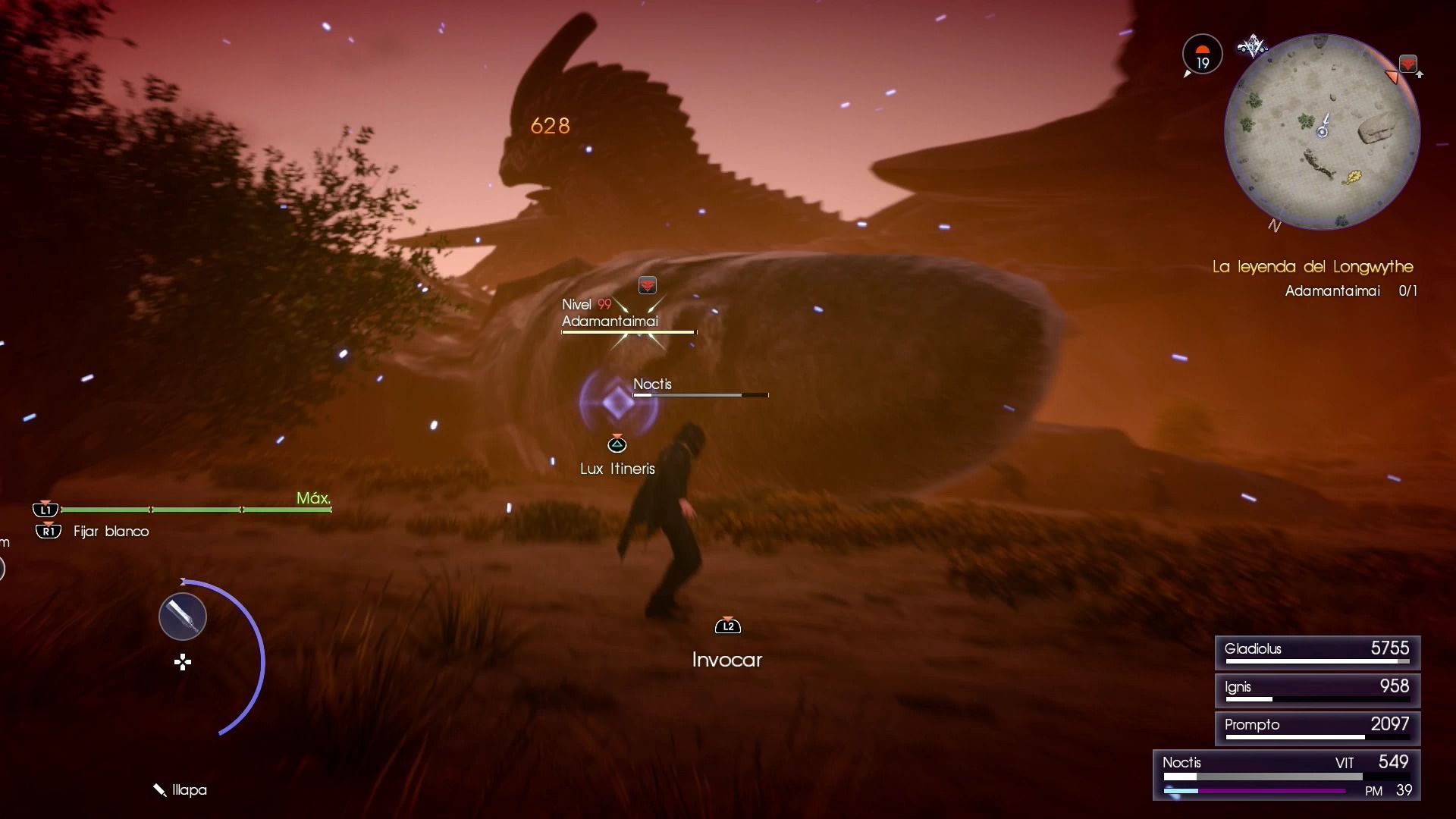This screenshot has width=1456, height=819.
Task: Select the Ignis party member panel
Action: coord(1317,690)
